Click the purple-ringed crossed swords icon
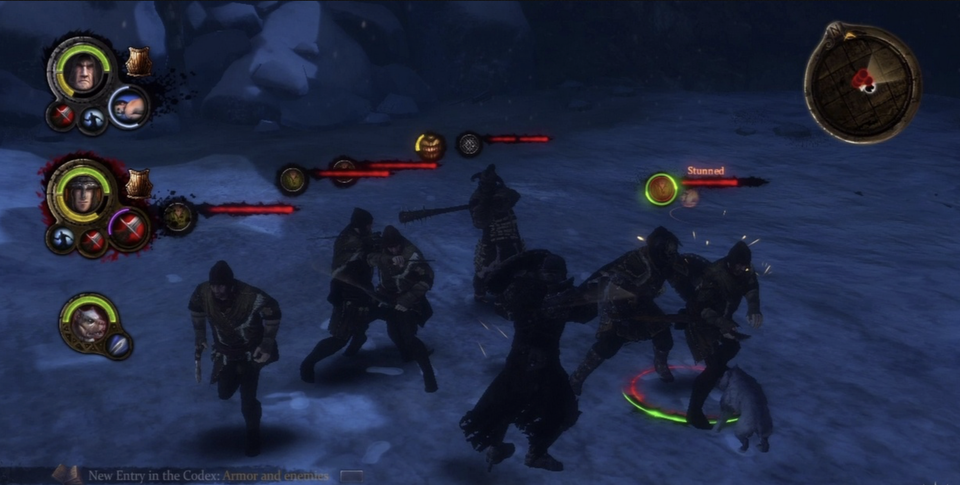 (130, 229)
